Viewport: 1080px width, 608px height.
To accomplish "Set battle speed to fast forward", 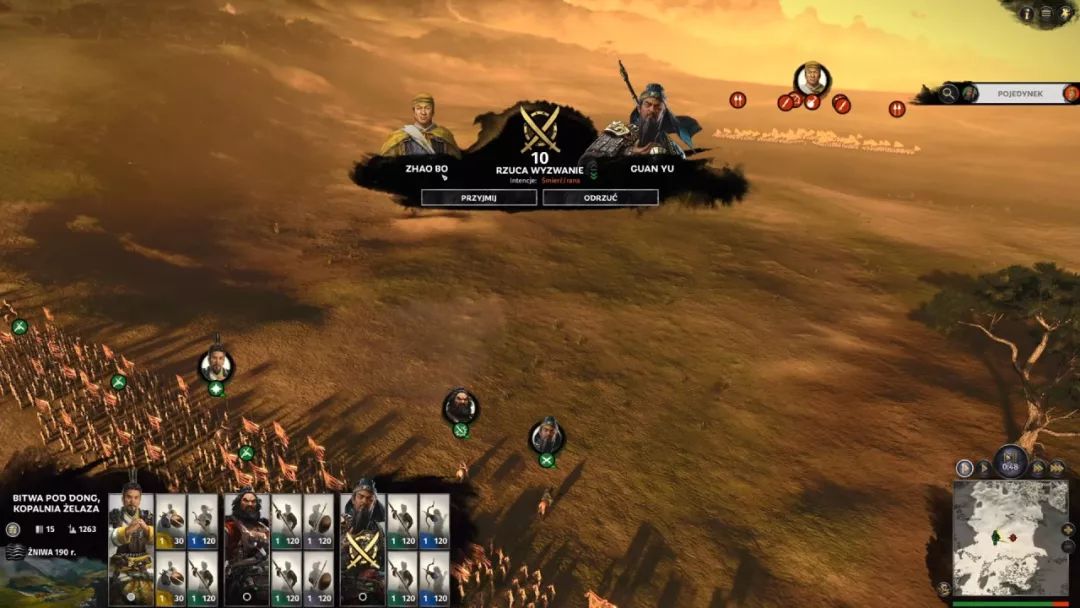I will pos(1038,468).
